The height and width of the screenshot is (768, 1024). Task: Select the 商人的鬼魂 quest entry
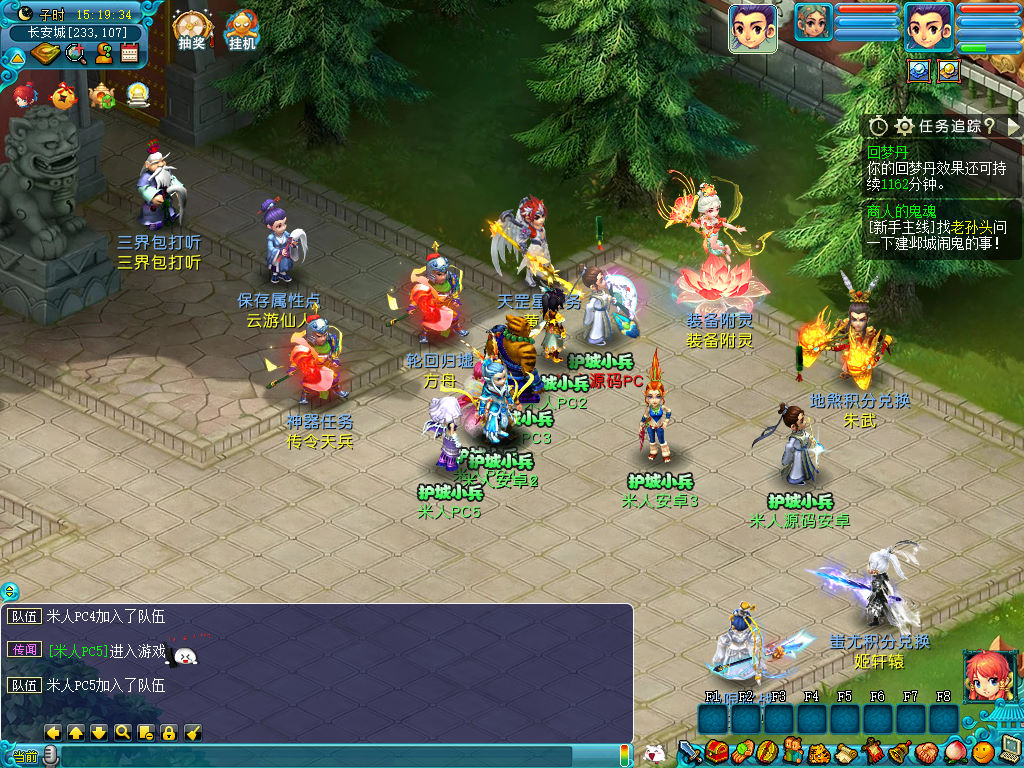pos(901,211)
